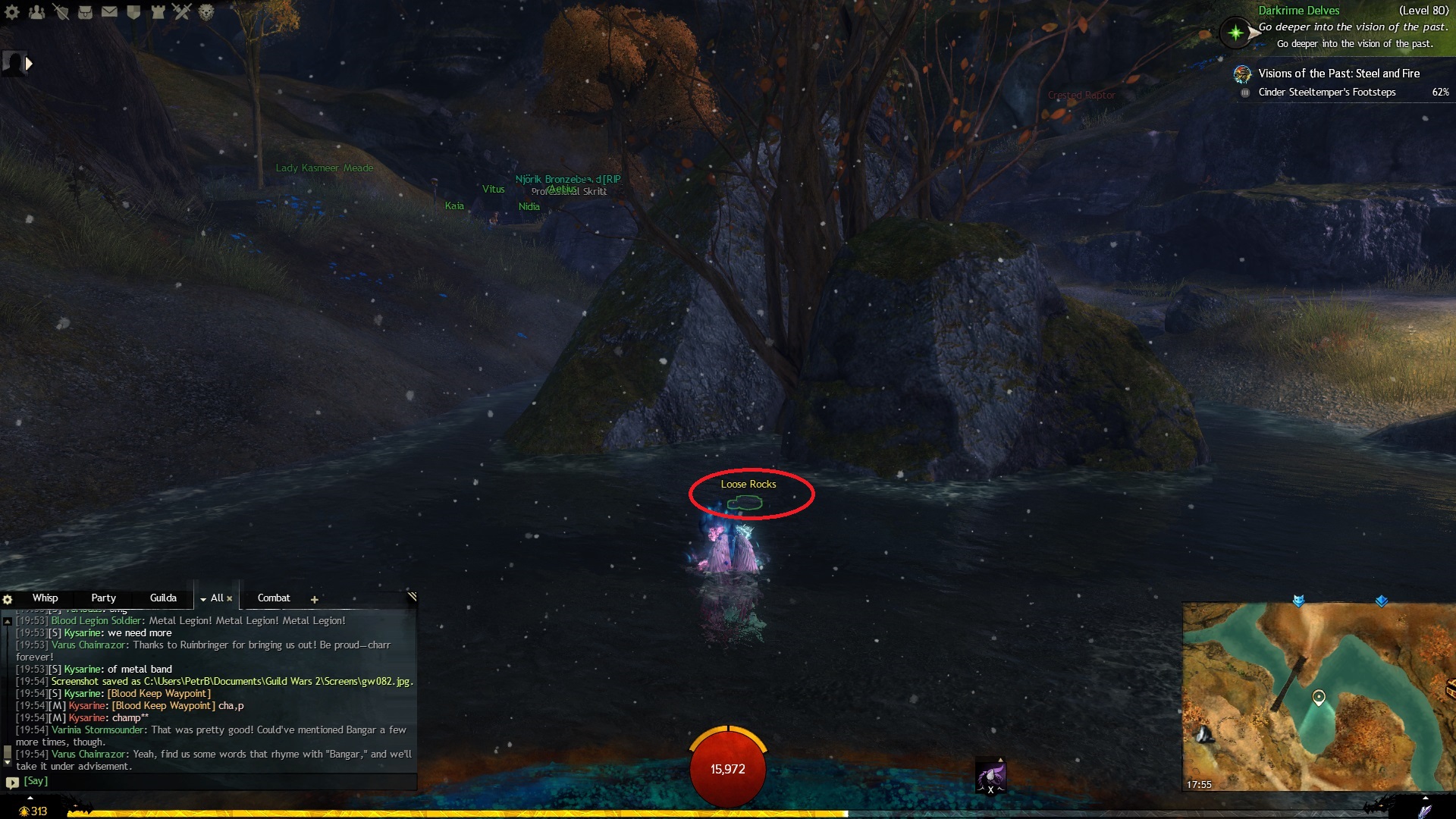The width and height of the screenshot is (1456, 819).
Task: Open the Black Lion Trading lion icon
Action: coord(206,12)
